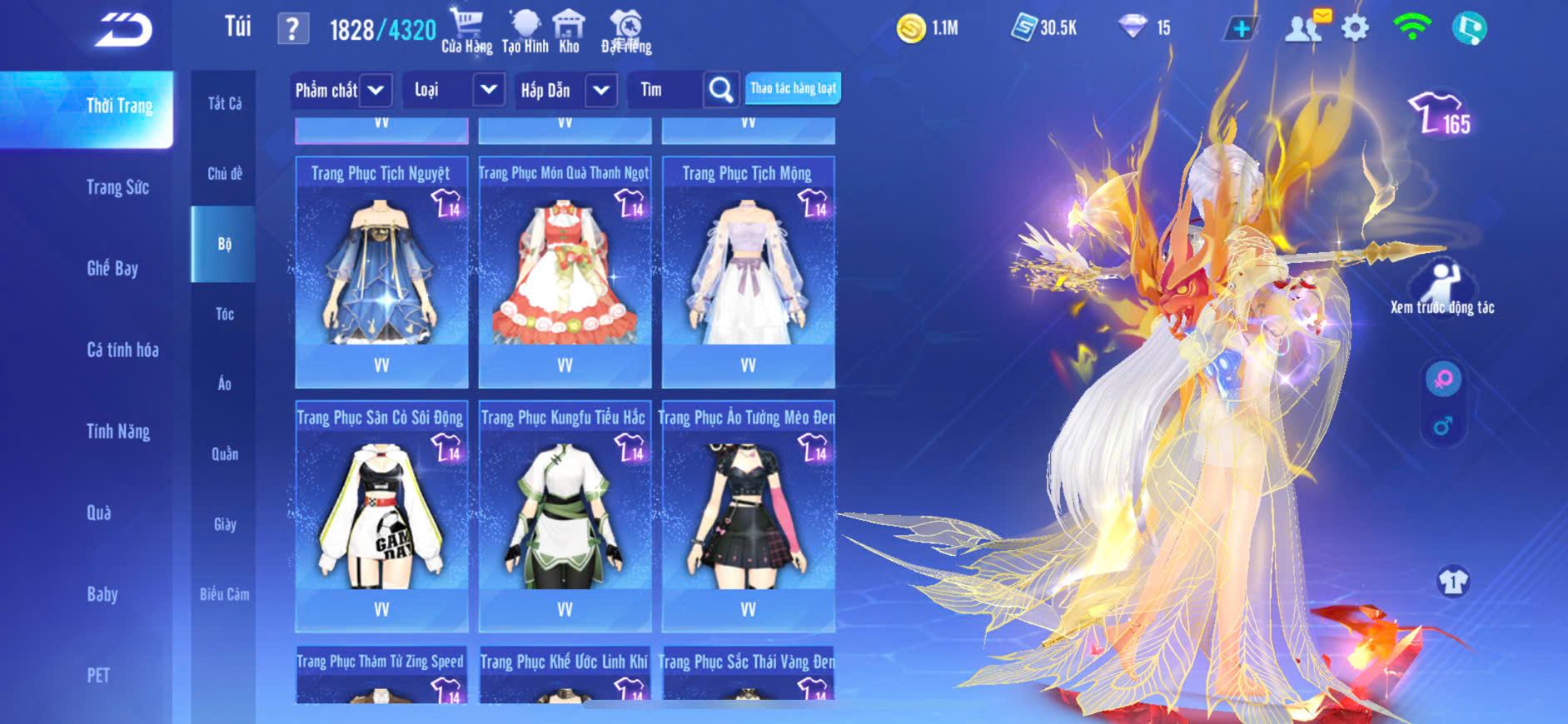Click Xem trước động tác preview
Viewport: 1568px width, 724px height.
tap(1442, 289)
